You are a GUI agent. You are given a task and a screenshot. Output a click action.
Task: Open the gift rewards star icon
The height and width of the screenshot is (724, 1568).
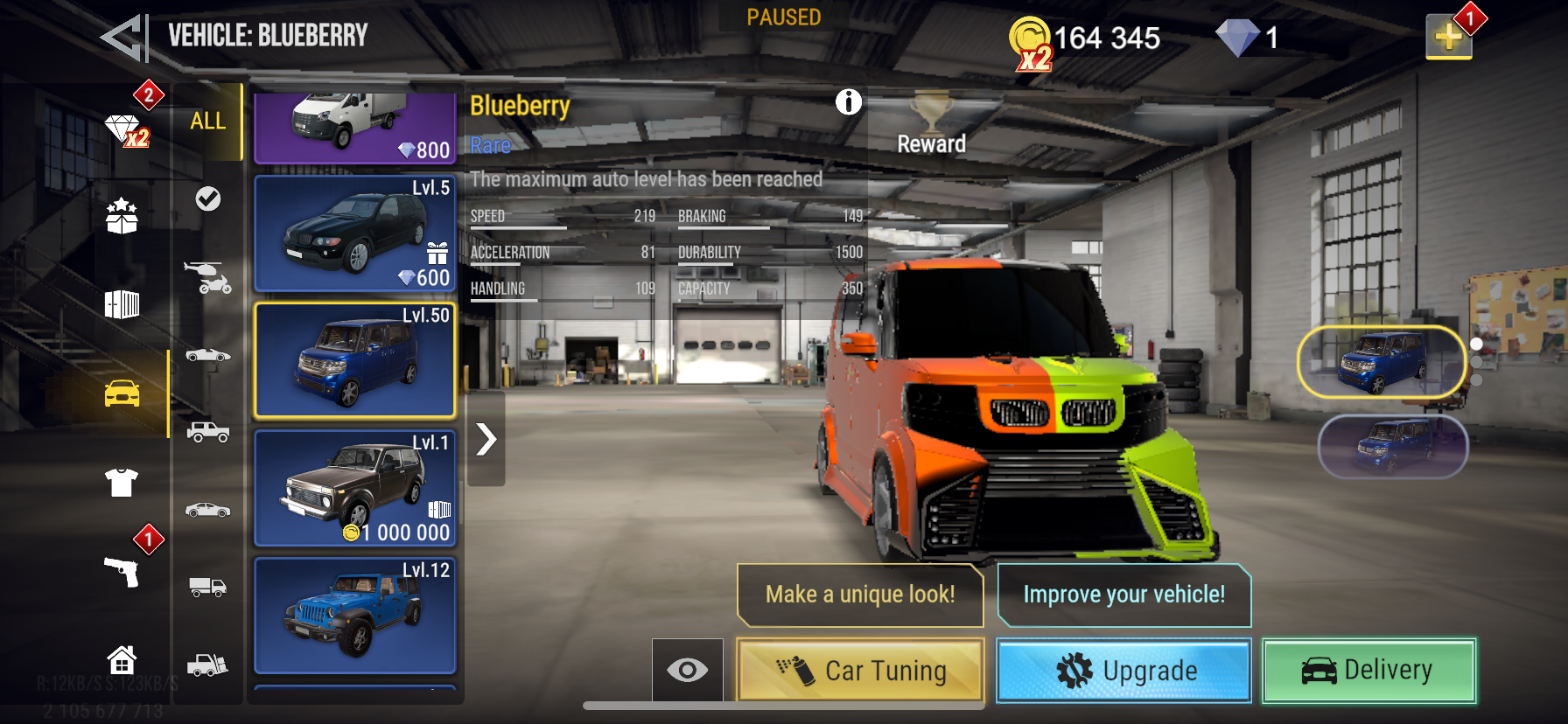[122, 217]
